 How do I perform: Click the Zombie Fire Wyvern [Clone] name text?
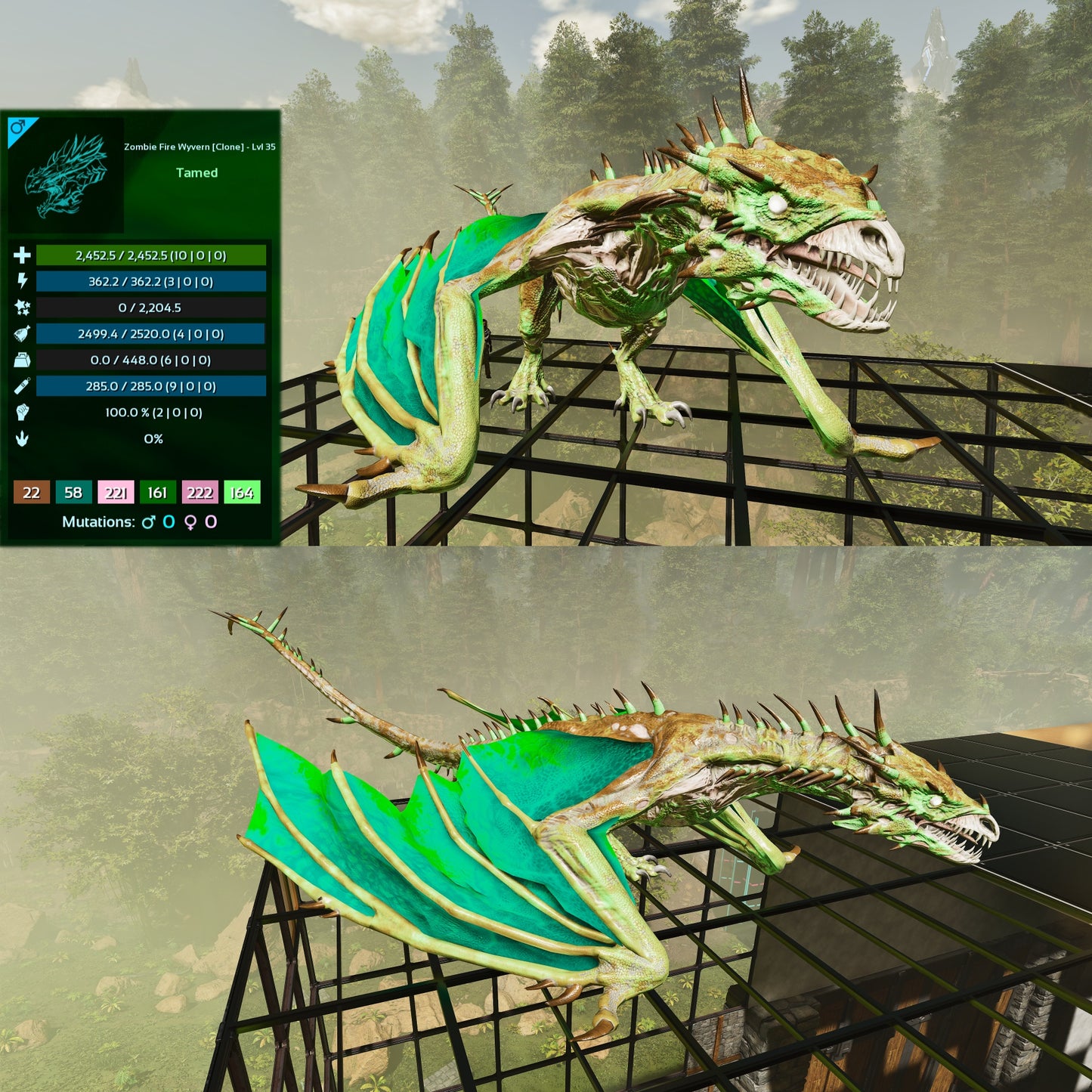click(x=199, y=148)
